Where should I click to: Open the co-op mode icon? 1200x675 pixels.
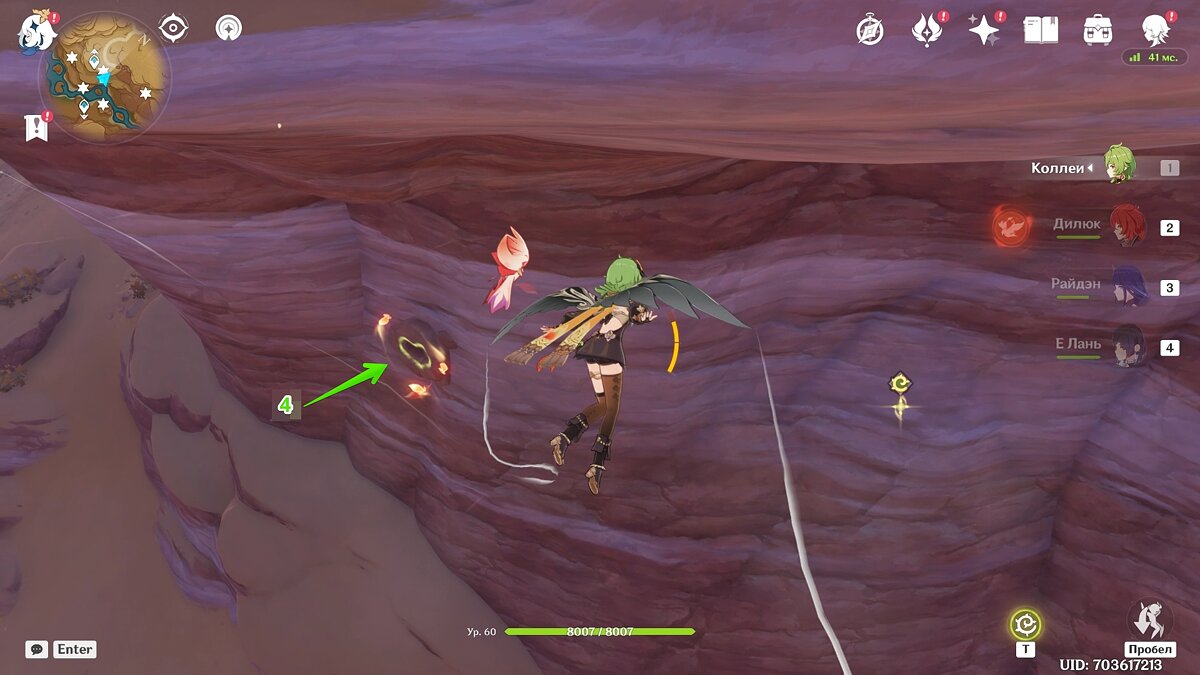230,28
